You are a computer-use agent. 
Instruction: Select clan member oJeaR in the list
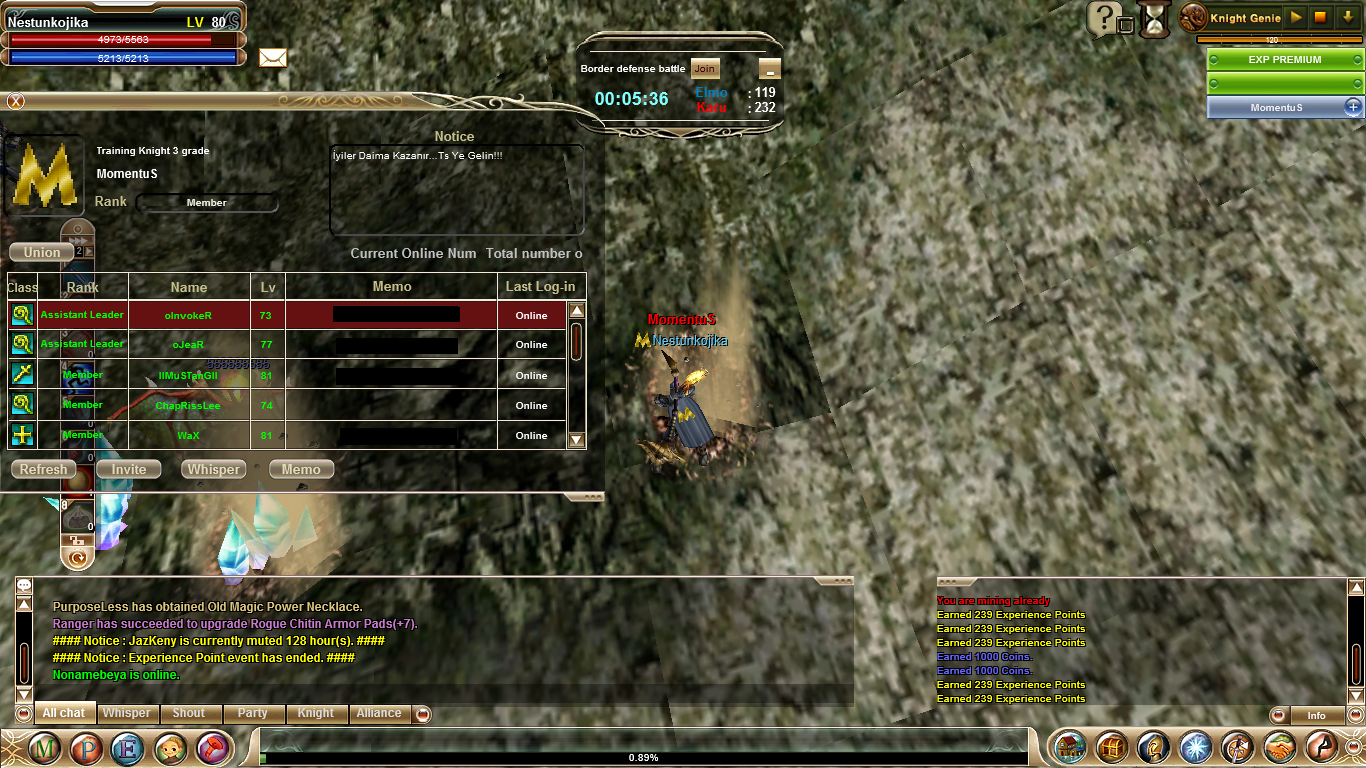pyautogui.click(x=188, y=344)
